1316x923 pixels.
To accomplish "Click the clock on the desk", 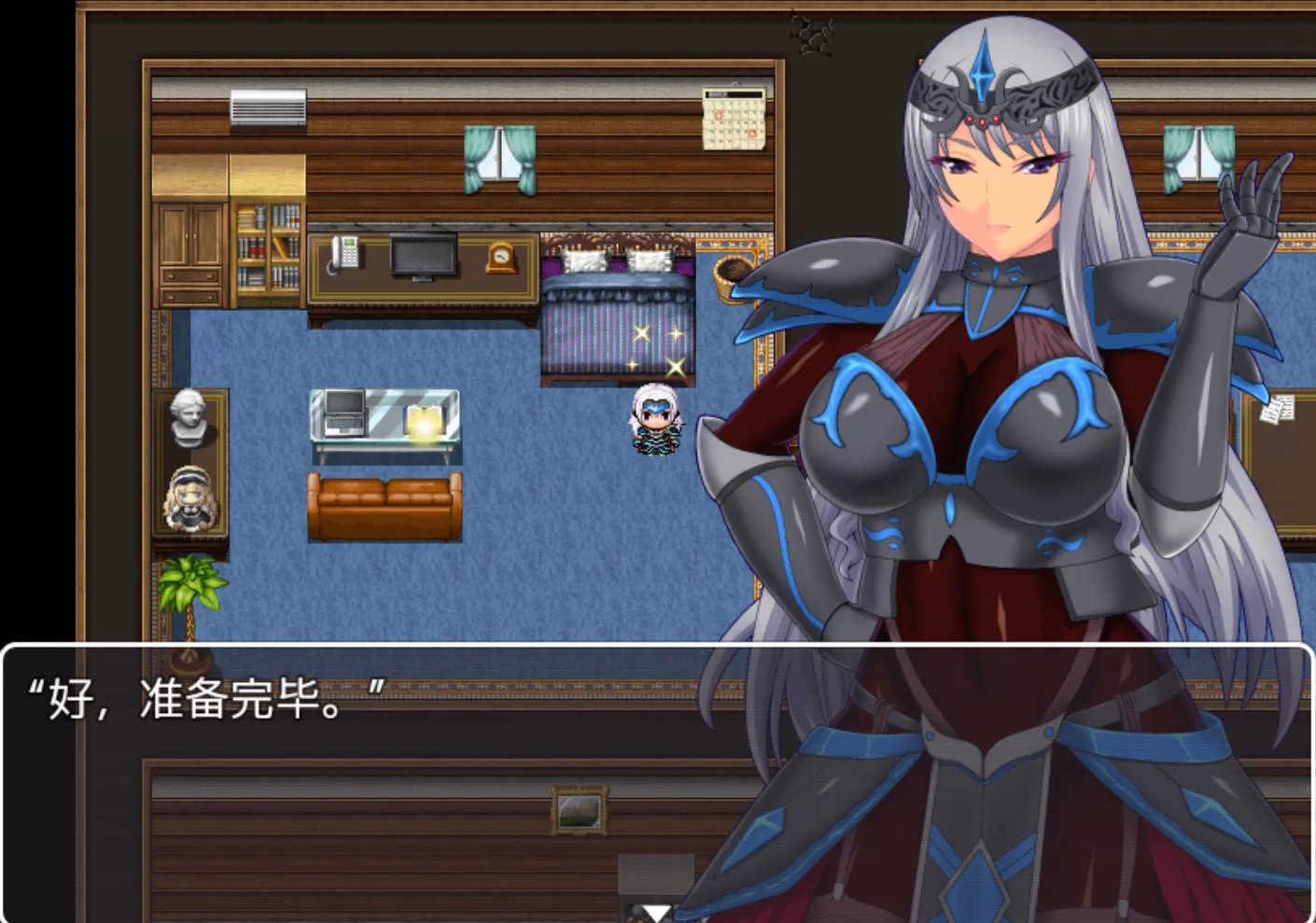I will (501, 260).
